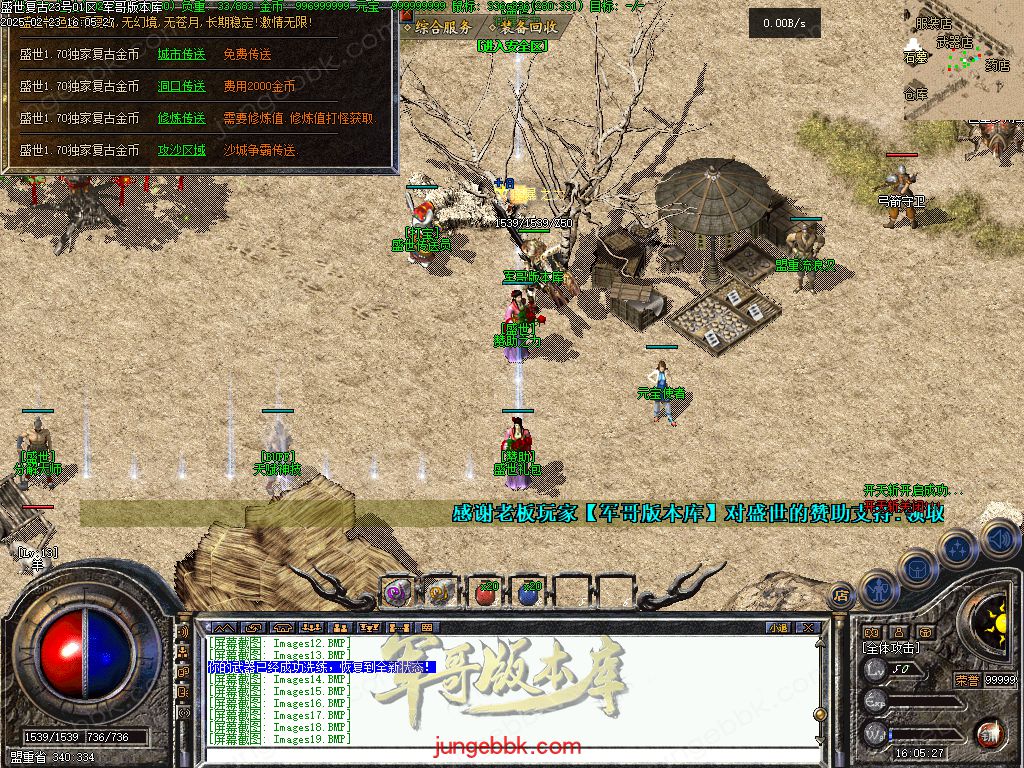This screenshot has width=1024, height=768.
Task: Use the purple scroll hotbar item
Action: 398,592
